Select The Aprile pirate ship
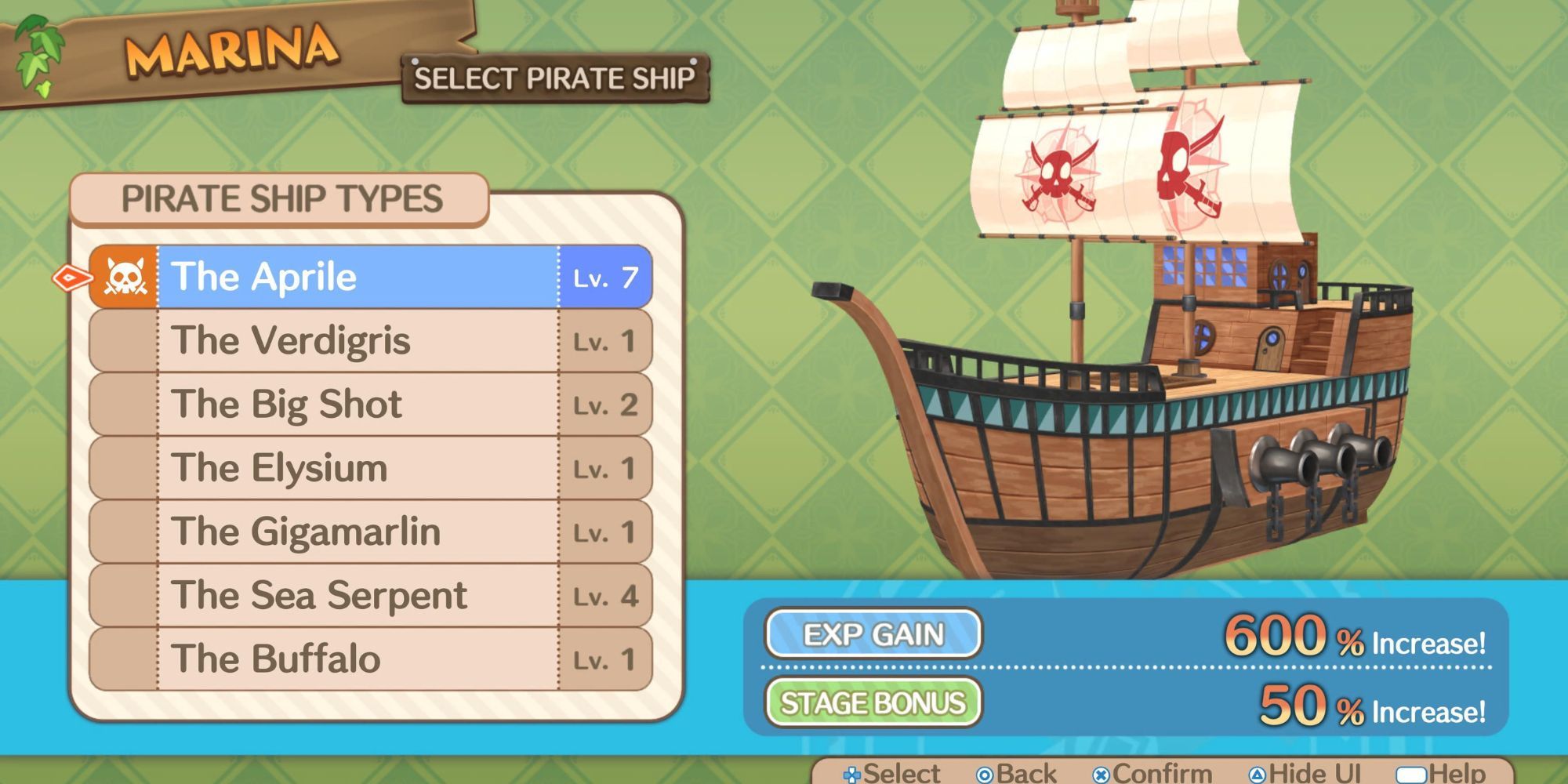This screenshot has height=784, width=1568. point(368,277)
